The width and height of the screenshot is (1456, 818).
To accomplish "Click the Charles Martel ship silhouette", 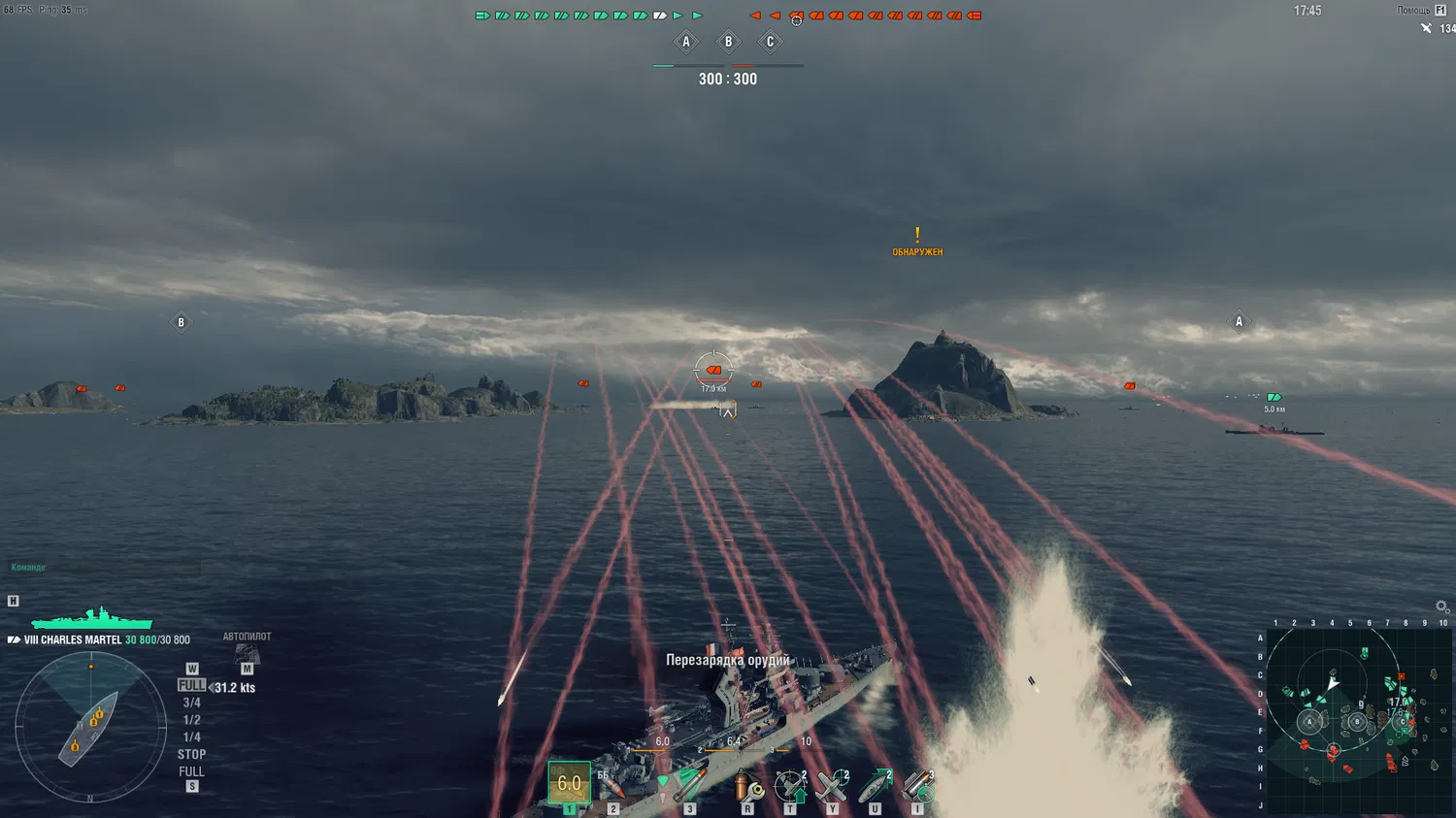I will (92, 619).
